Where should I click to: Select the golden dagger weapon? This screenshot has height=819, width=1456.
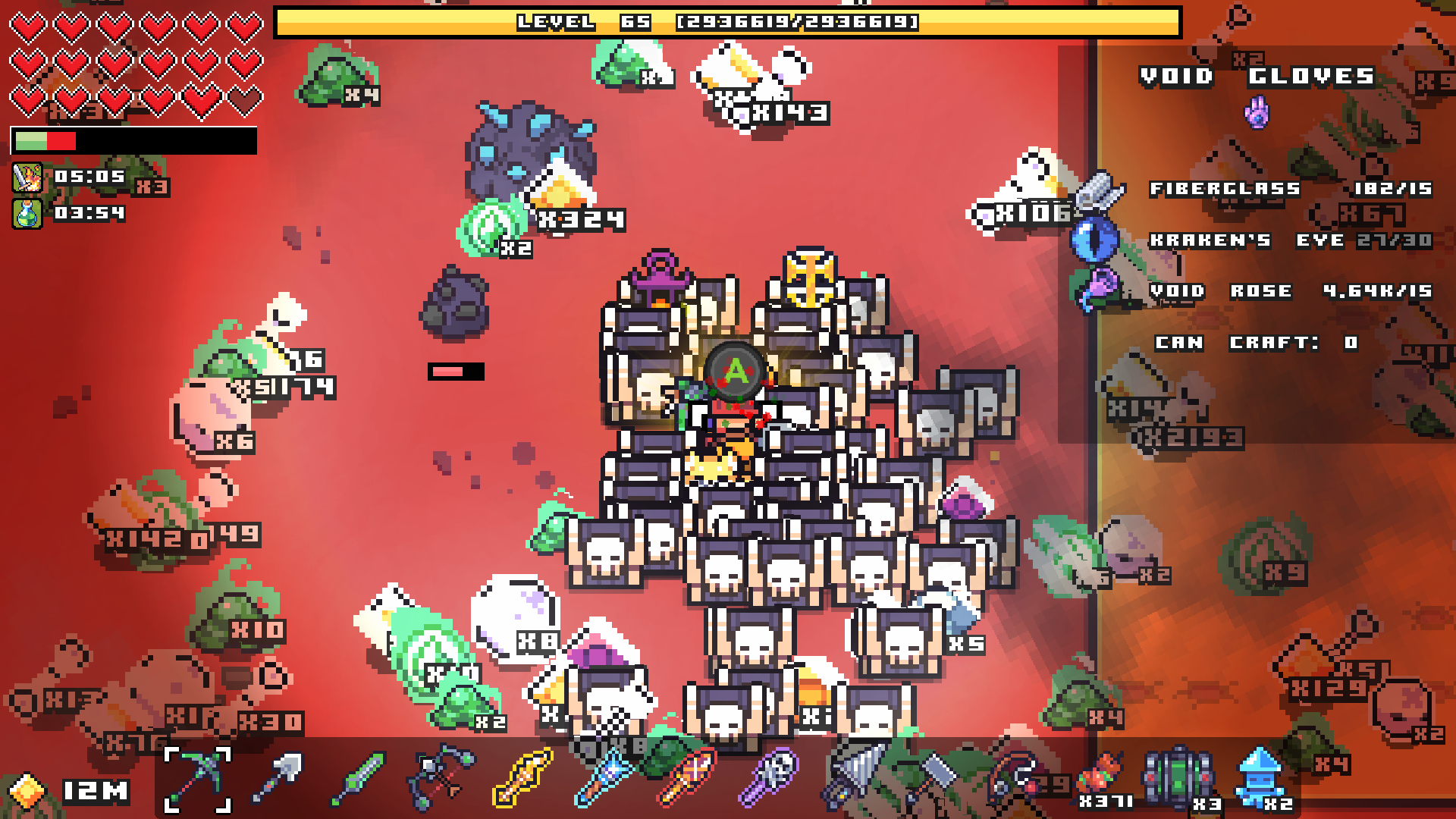[522, 780]
